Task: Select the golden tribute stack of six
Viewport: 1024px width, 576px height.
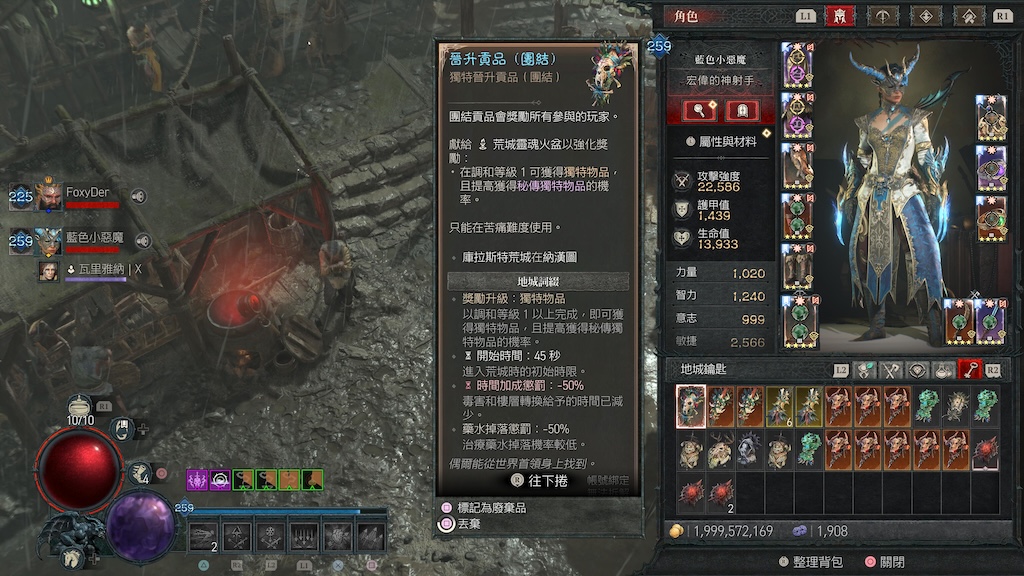Action: [779, 407]
